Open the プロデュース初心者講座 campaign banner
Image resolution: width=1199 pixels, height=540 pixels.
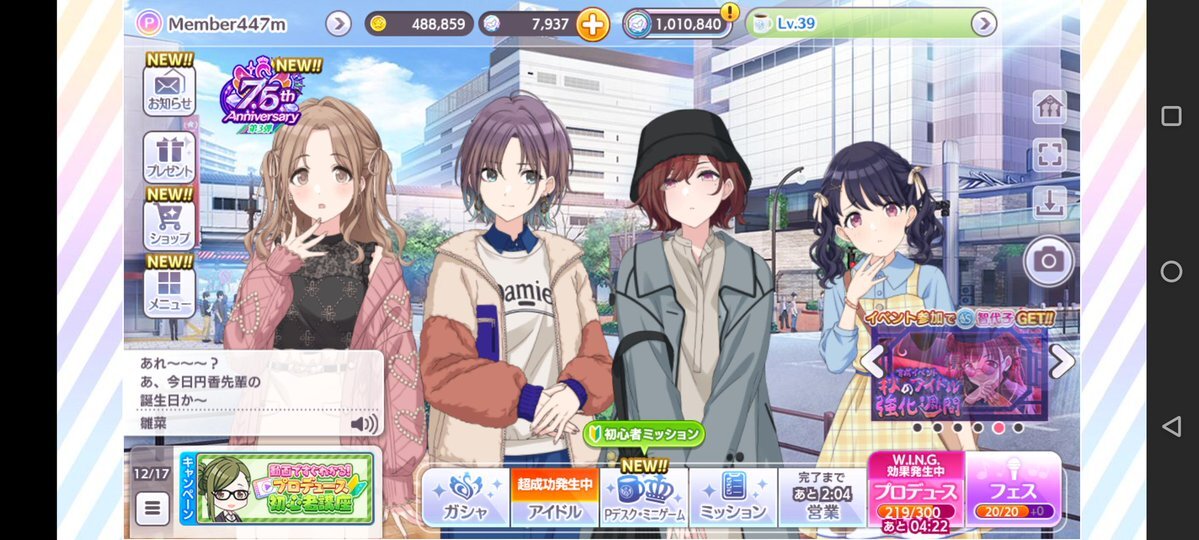click(x=284, y=488)
